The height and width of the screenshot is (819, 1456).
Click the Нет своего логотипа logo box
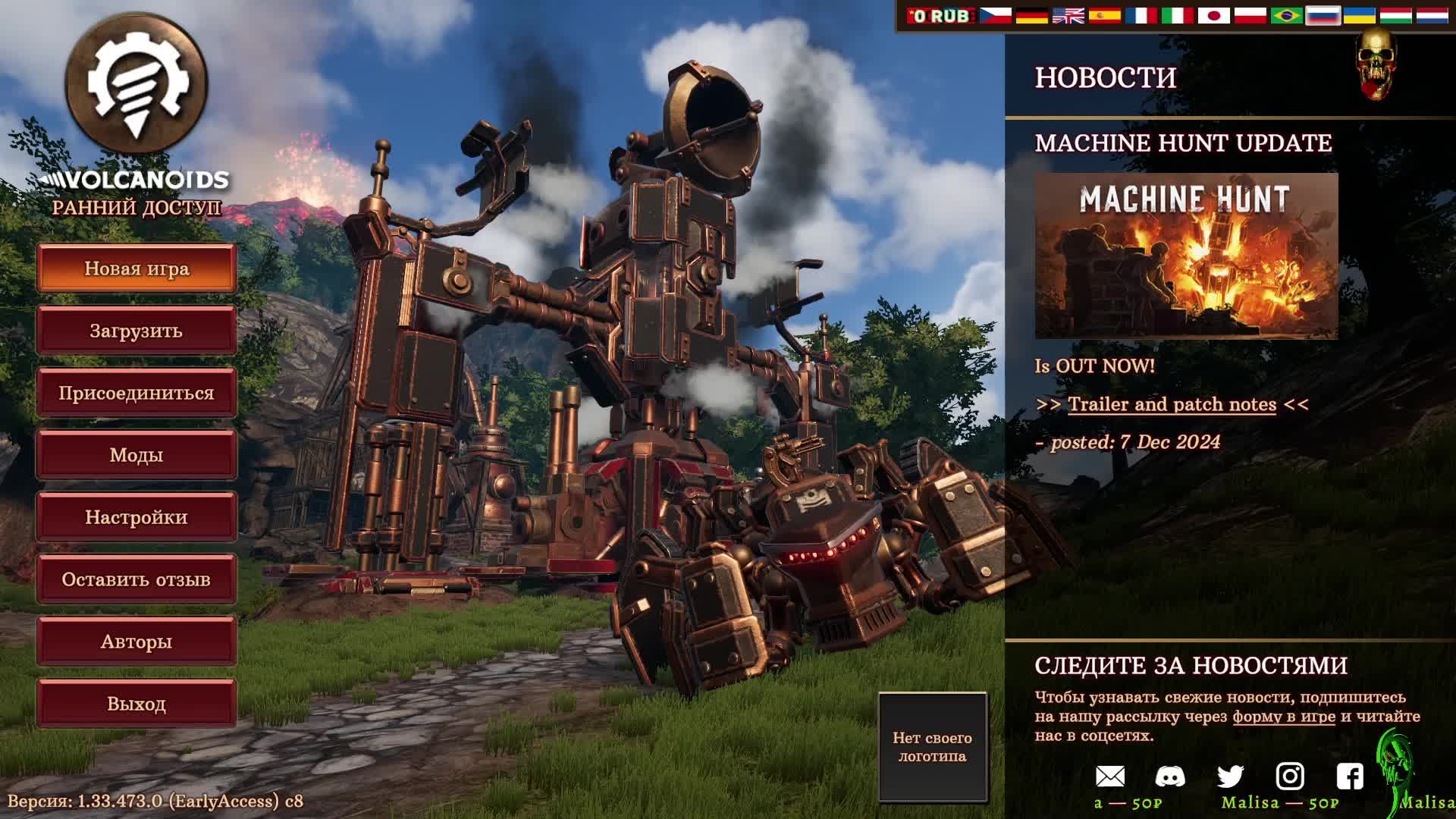tap(932, 747)
